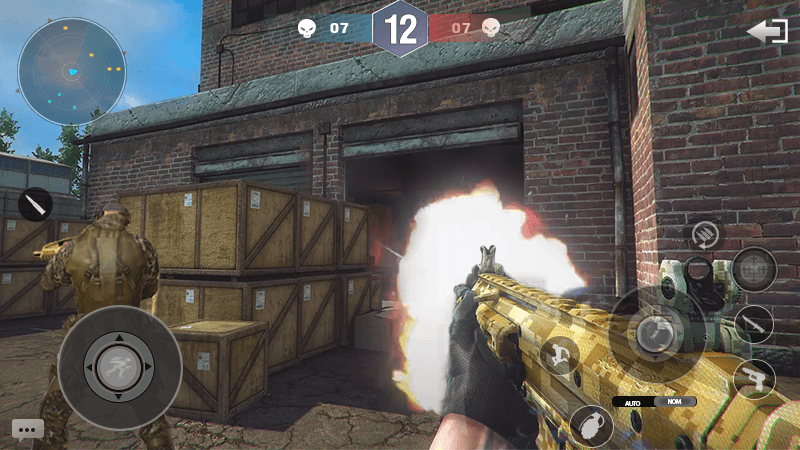Click the circular radar minimap
This screenshot has width=800, height=450.
[x=72, y=70]
